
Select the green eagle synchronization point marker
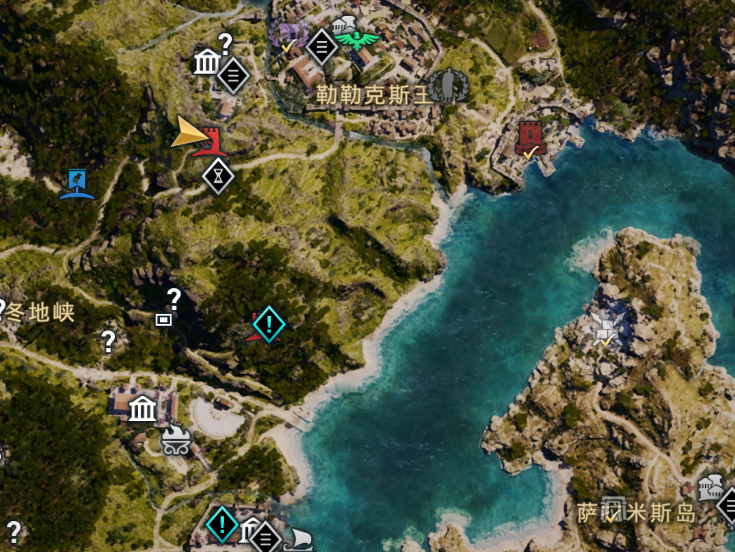357,40
